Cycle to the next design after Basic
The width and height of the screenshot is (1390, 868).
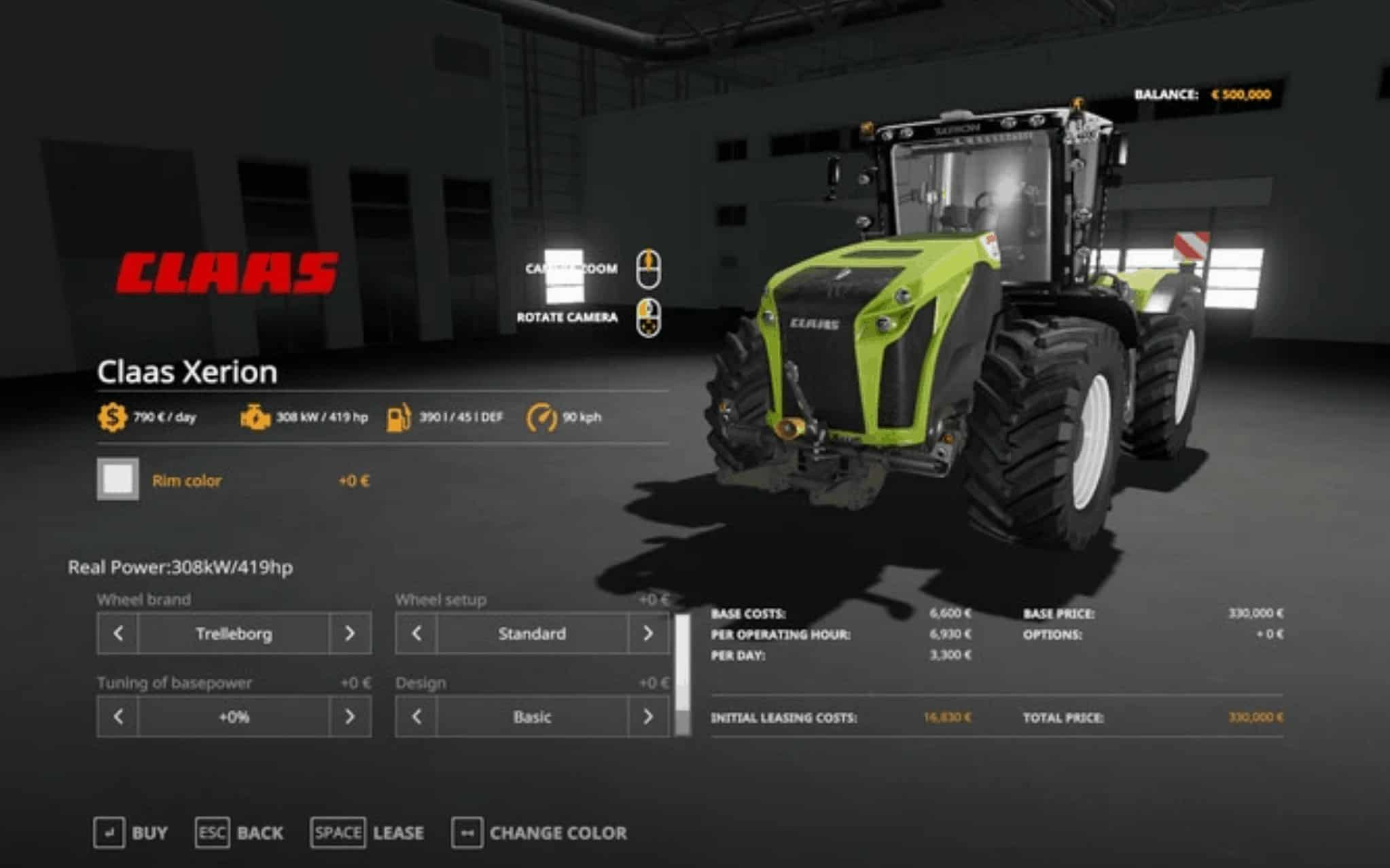(x=648, y=717)
